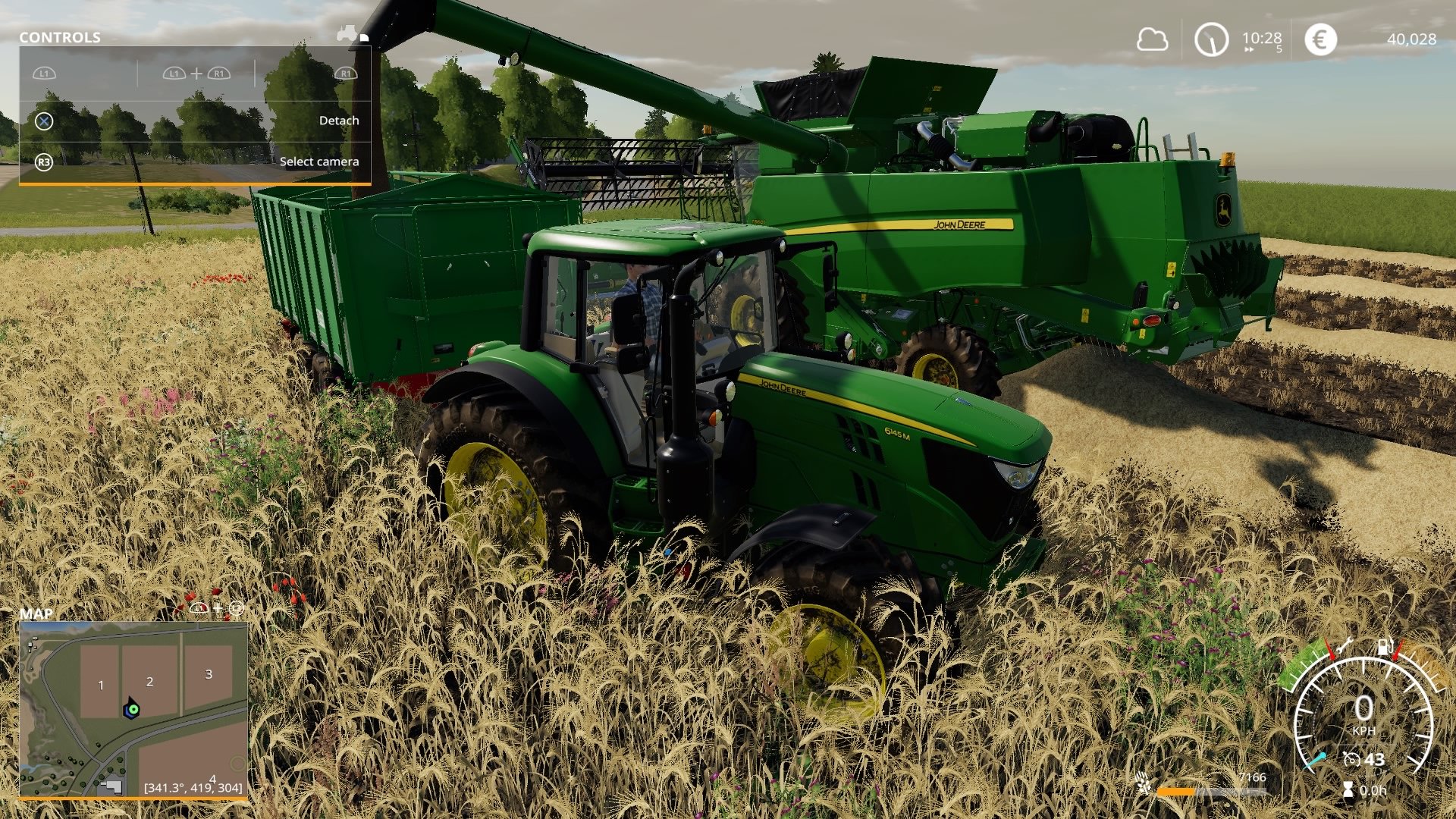This screenshot has width=1456, height=819.
Task: Expand the combined L1 + R1 binding
Action: pyautogui.click(x=196, y=74)
